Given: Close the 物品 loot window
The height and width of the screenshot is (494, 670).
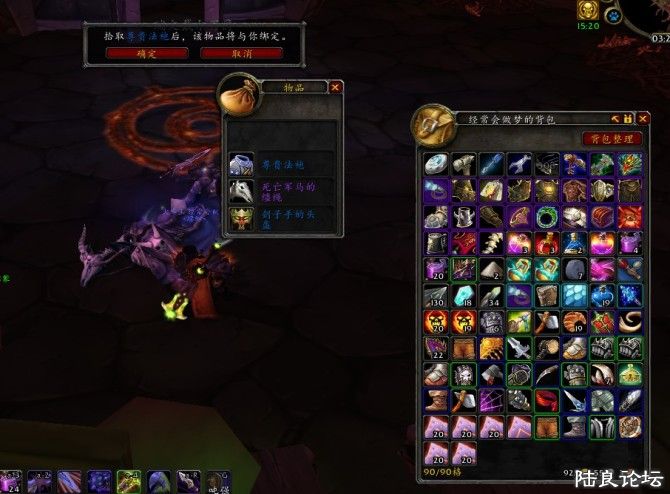Looking at the screenshot, I should click(x=335, y=87).
